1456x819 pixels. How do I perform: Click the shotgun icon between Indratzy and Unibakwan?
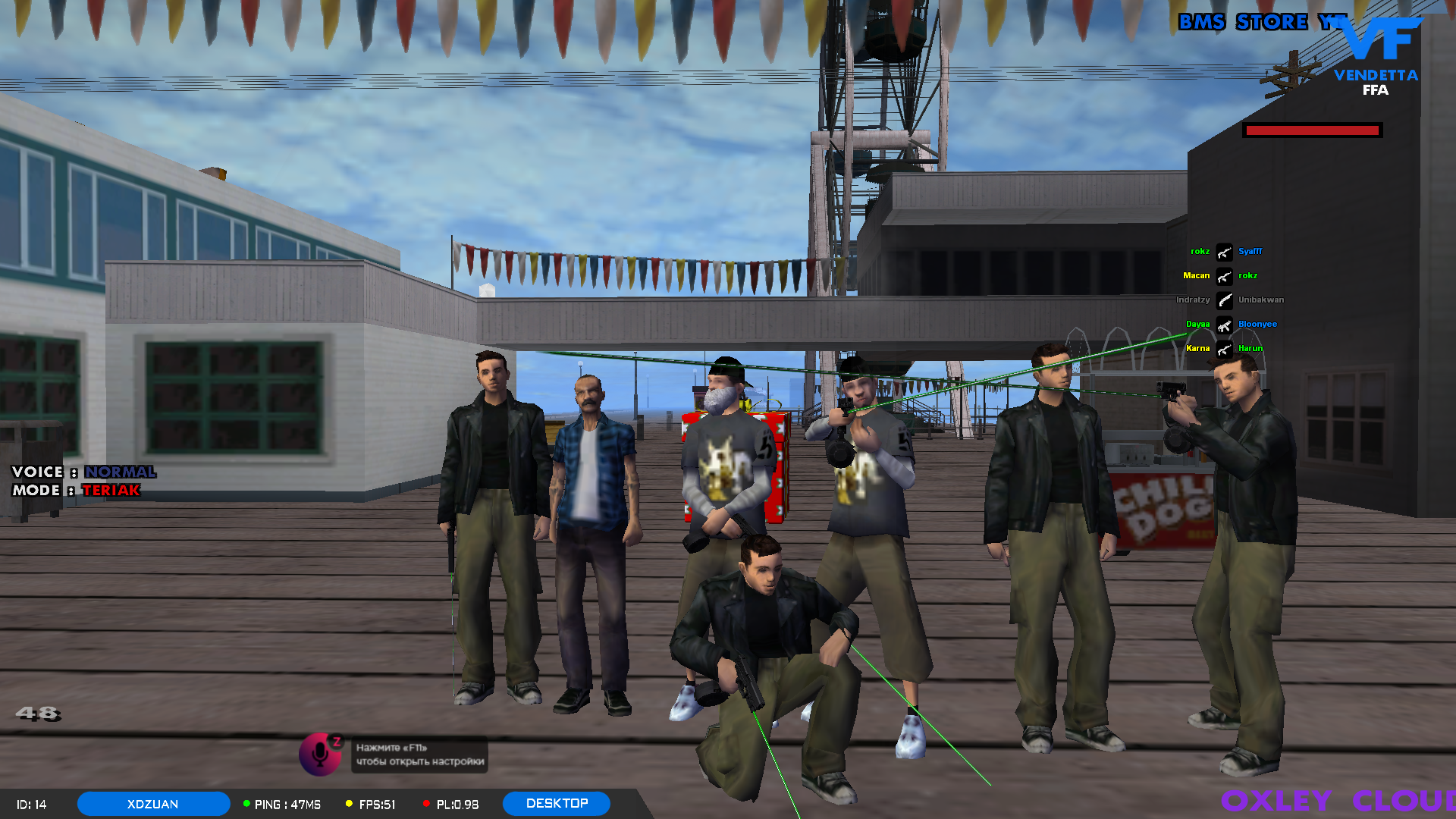point(1223,299)
